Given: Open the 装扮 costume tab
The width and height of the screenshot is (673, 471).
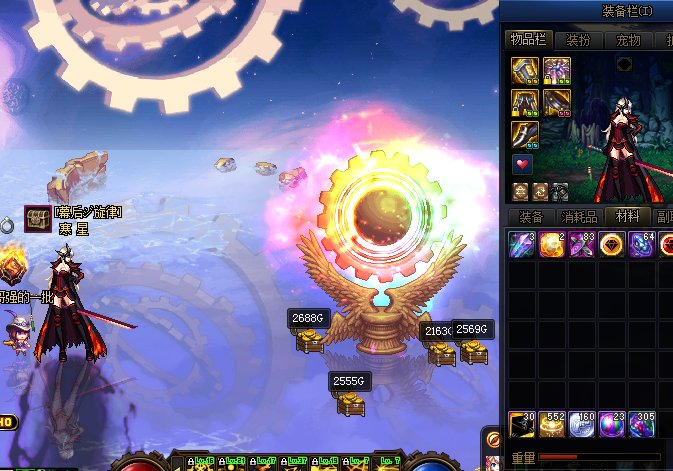Looking at the screenshot, I should pos(578,40).
